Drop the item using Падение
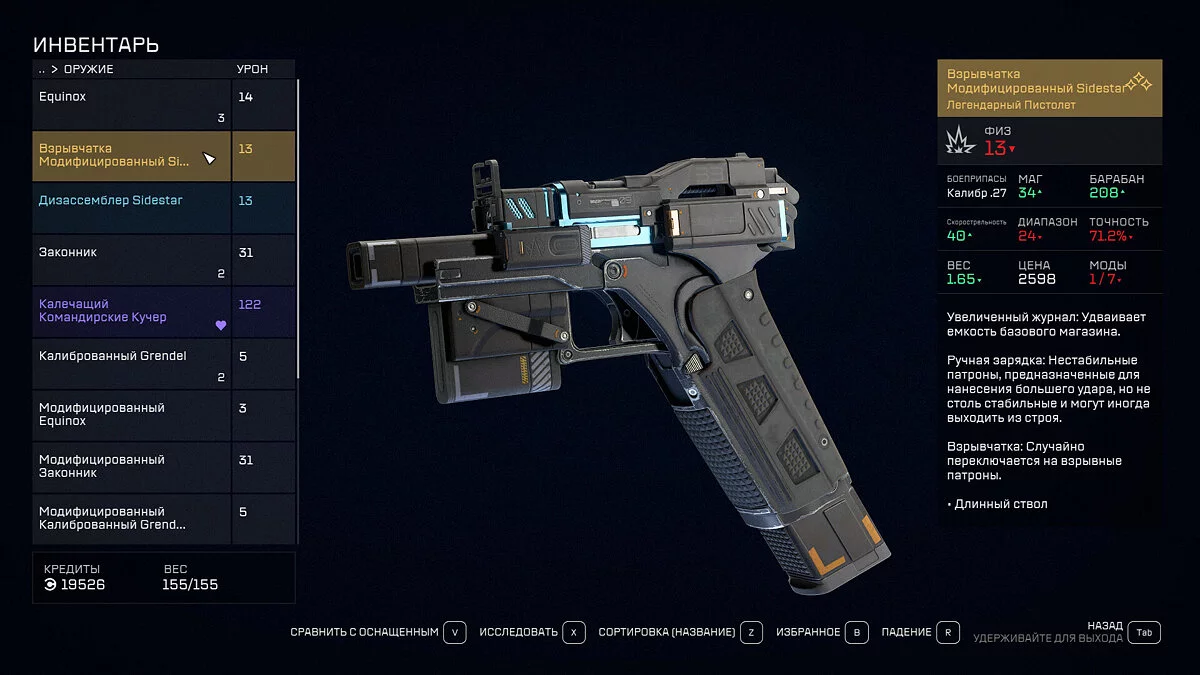The height and width of the screenshot is (675, 1200). tap(920, 633)
